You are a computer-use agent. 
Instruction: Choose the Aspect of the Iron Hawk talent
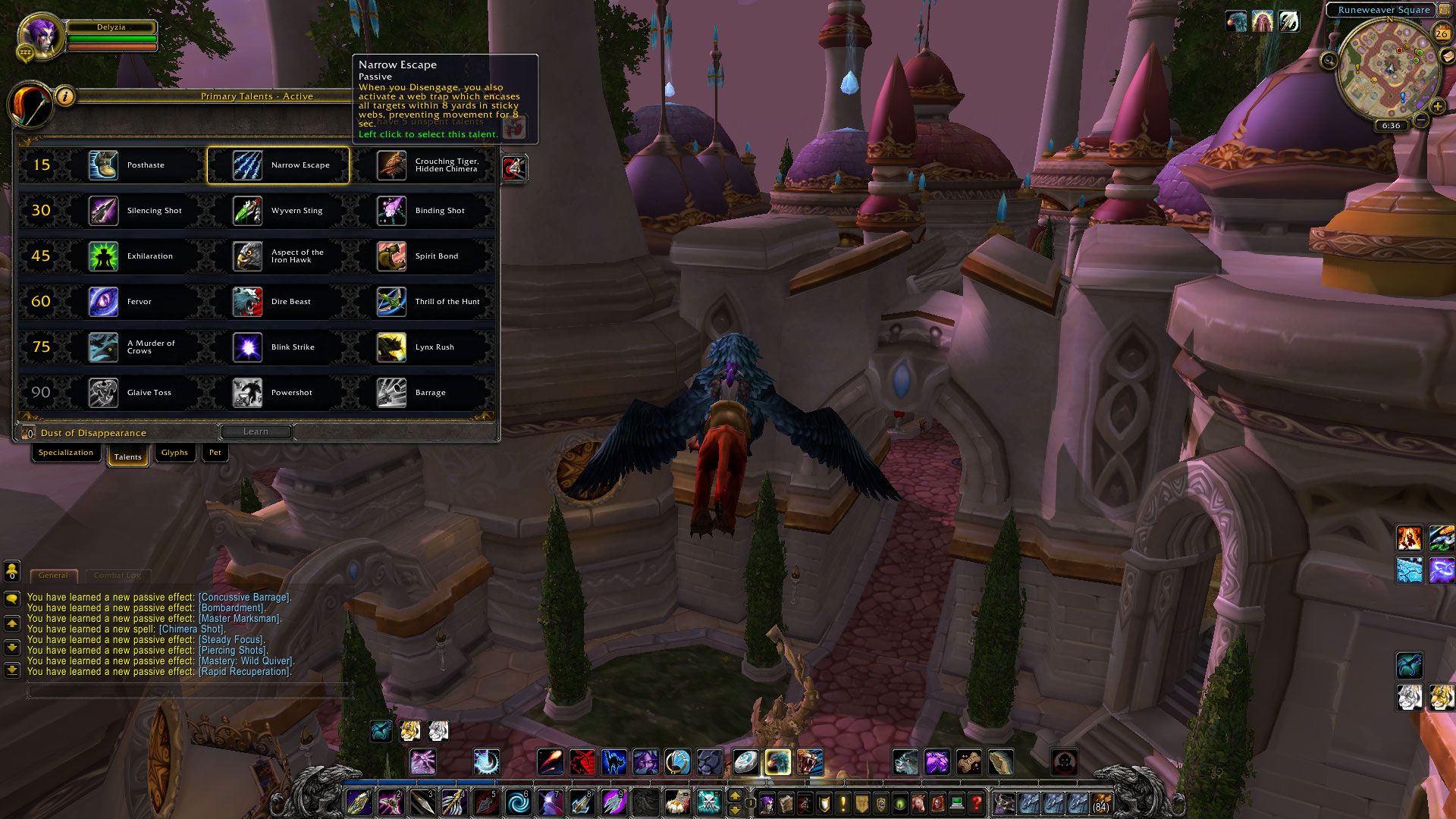pyautogui.click(x=278, y=256)
